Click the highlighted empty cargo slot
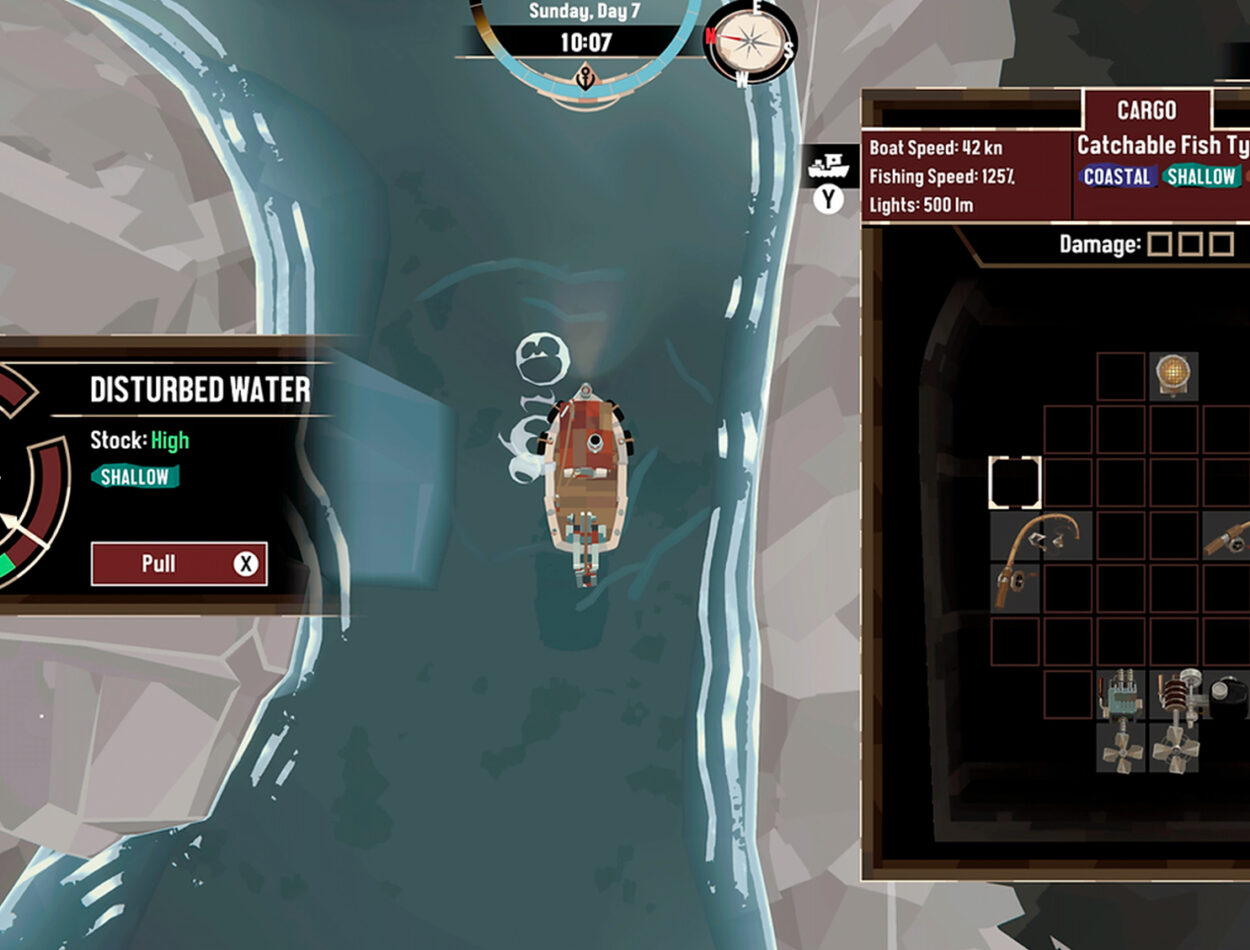Viewport: 1250px width, 950px height. click(1015, 483)
